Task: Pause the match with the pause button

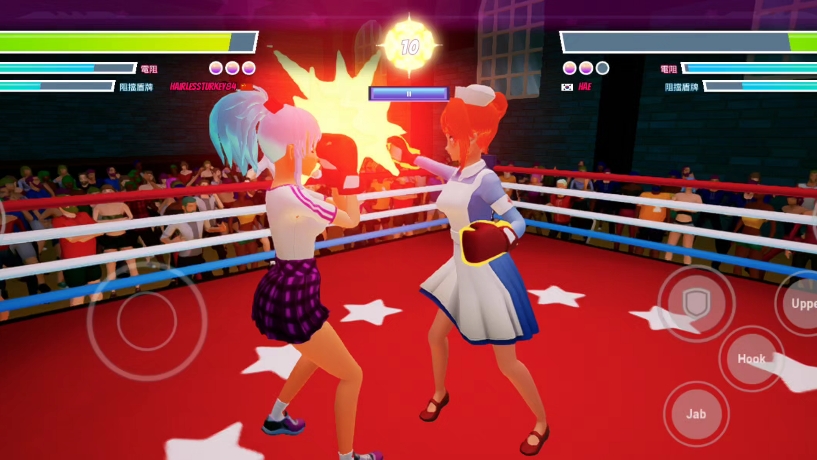Action: pyautogui.click(x=408, y=93)
